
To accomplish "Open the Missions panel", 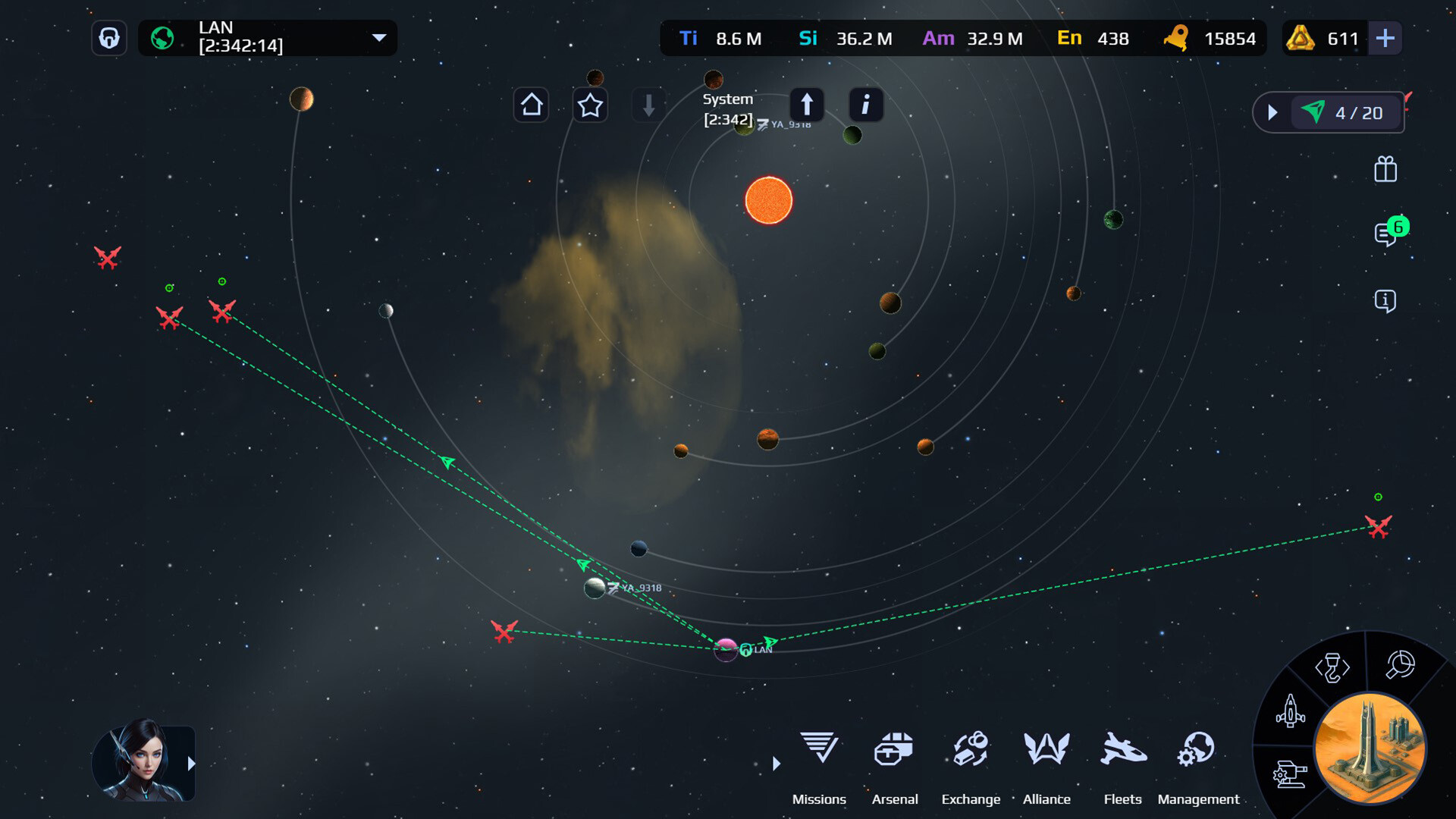I will pyautogui.click(x=819, y=751).
